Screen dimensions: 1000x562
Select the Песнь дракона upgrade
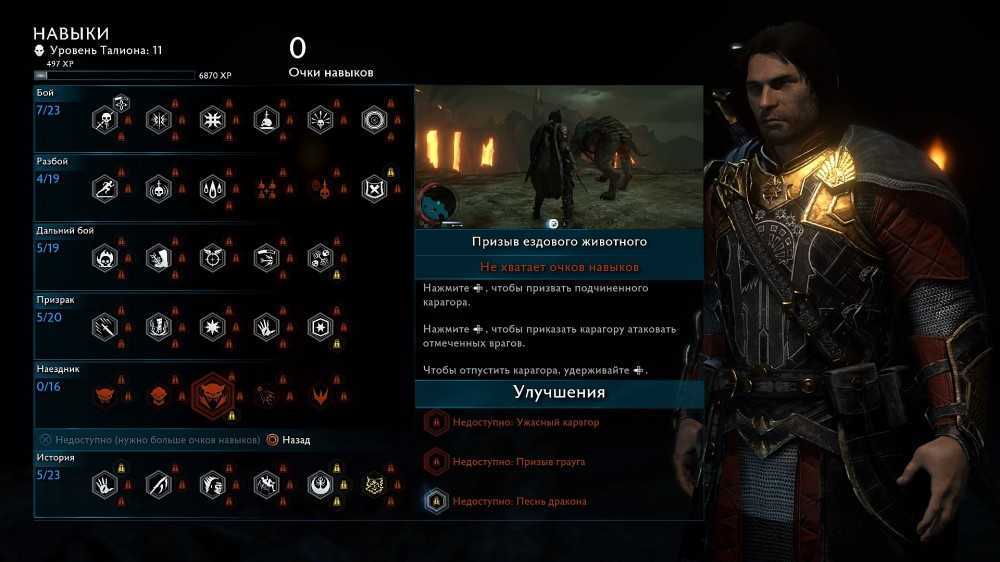518,501
